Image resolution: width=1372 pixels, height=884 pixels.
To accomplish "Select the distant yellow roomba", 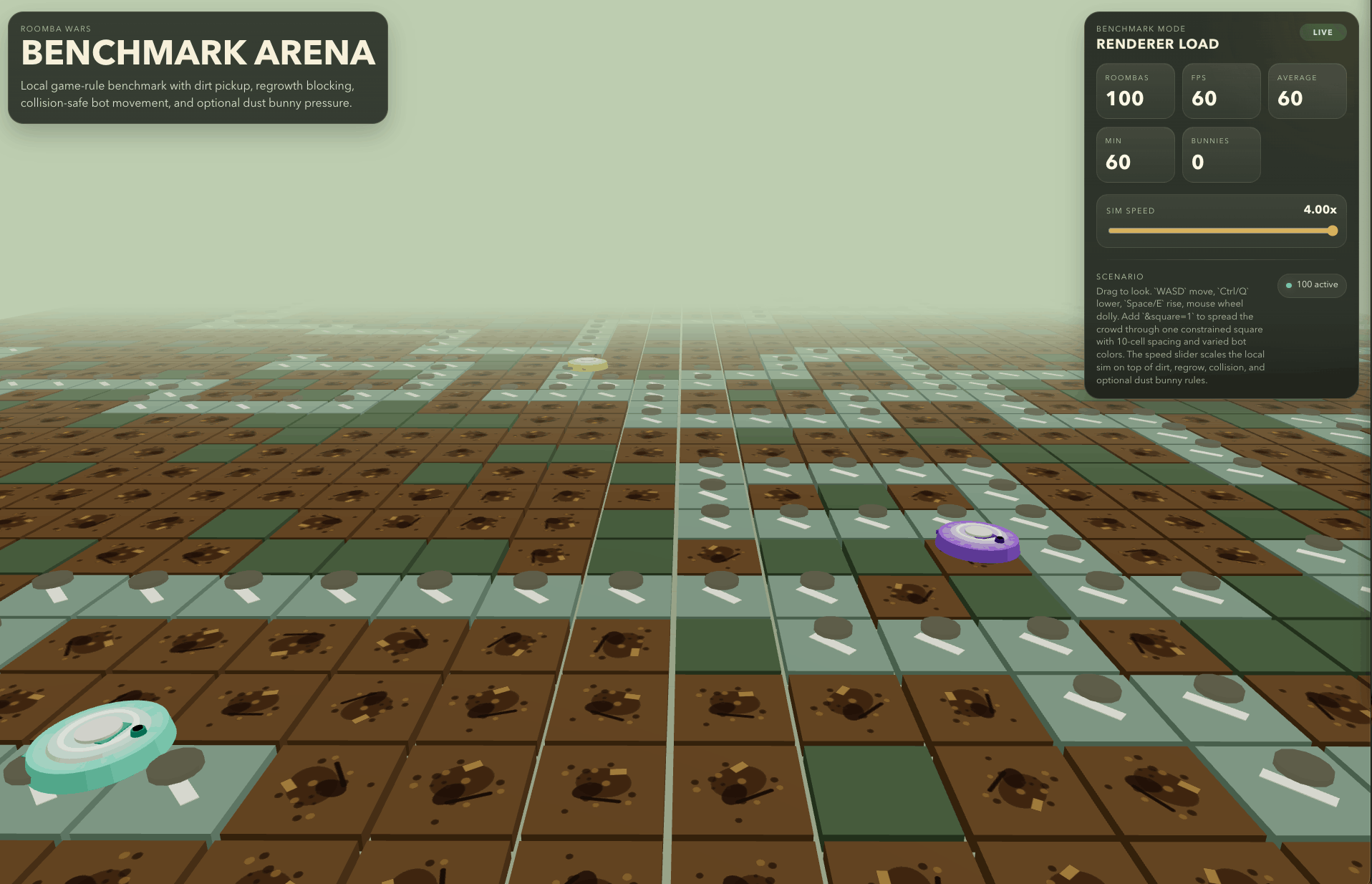I will click(x=586, y=364).
